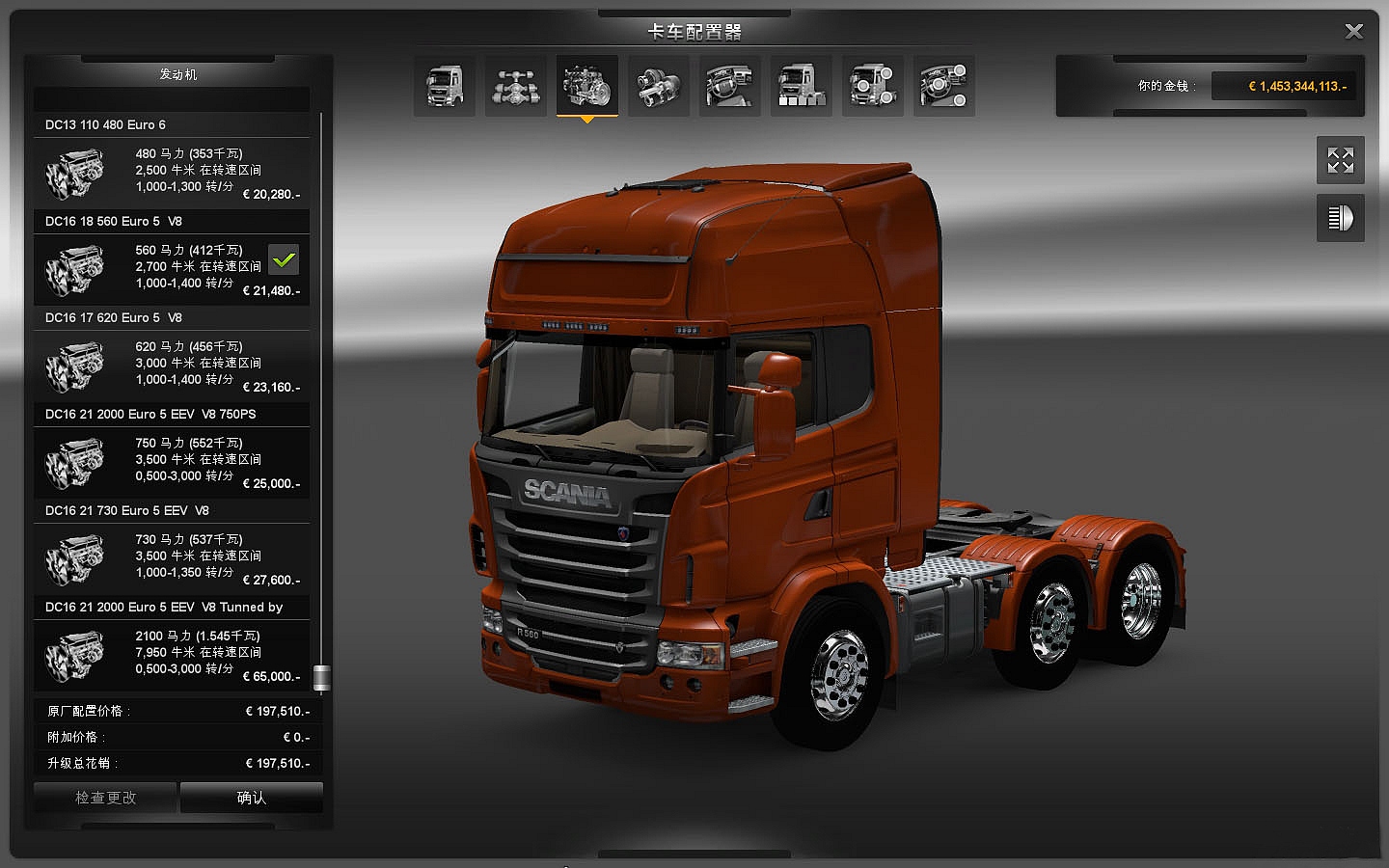Open the interior accessories tab
Image resolution: width=1389 pixels, height=868 pixels.
[944, 86]
